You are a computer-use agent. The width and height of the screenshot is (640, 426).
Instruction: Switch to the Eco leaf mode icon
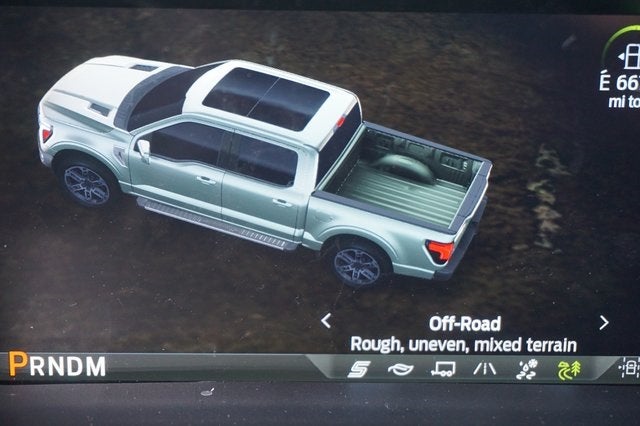[x=400, y=369]
